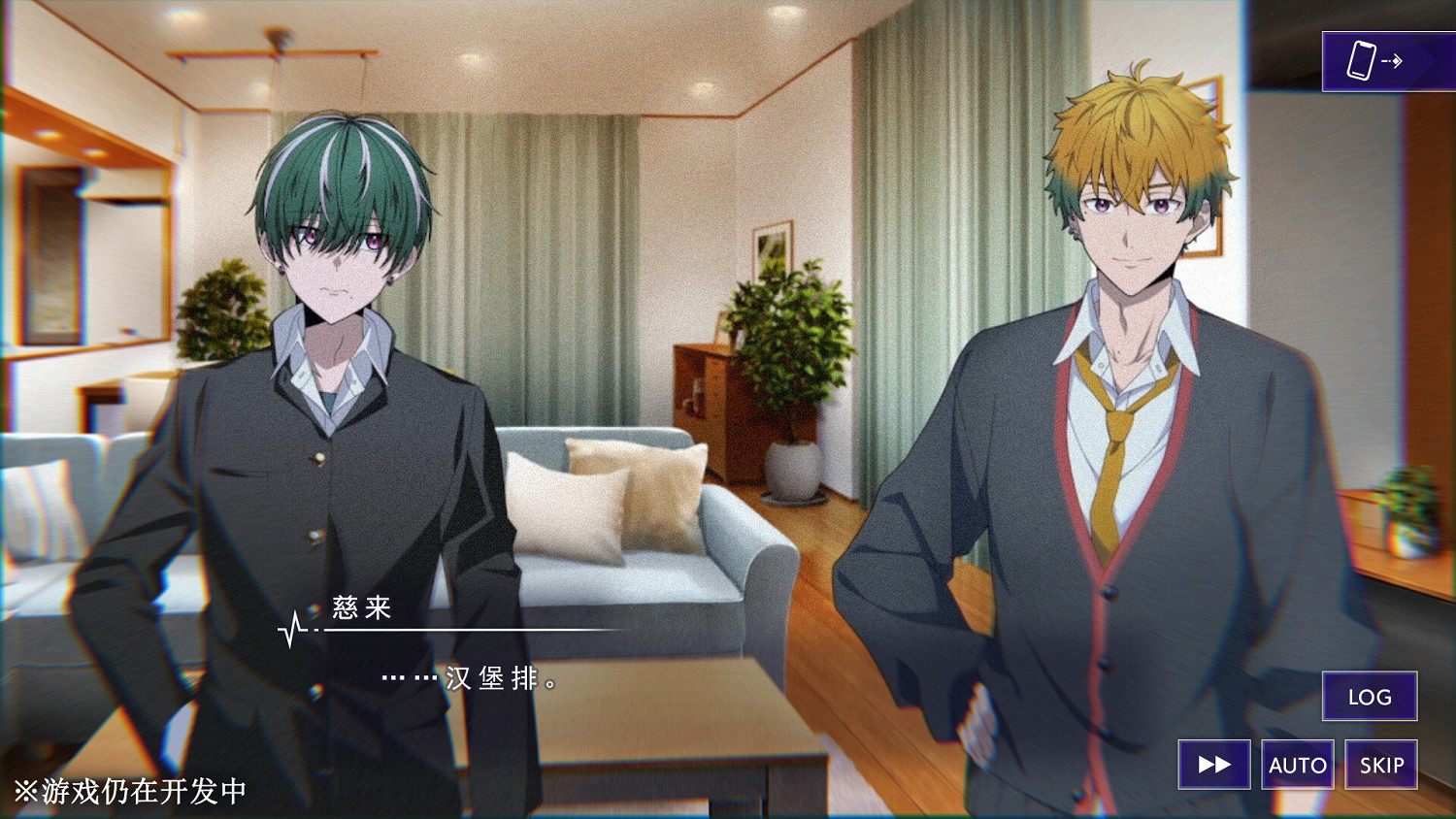Activate SKIP mode to skip read text
This screenshot has width=1456, height=819.
(1380, 764)
